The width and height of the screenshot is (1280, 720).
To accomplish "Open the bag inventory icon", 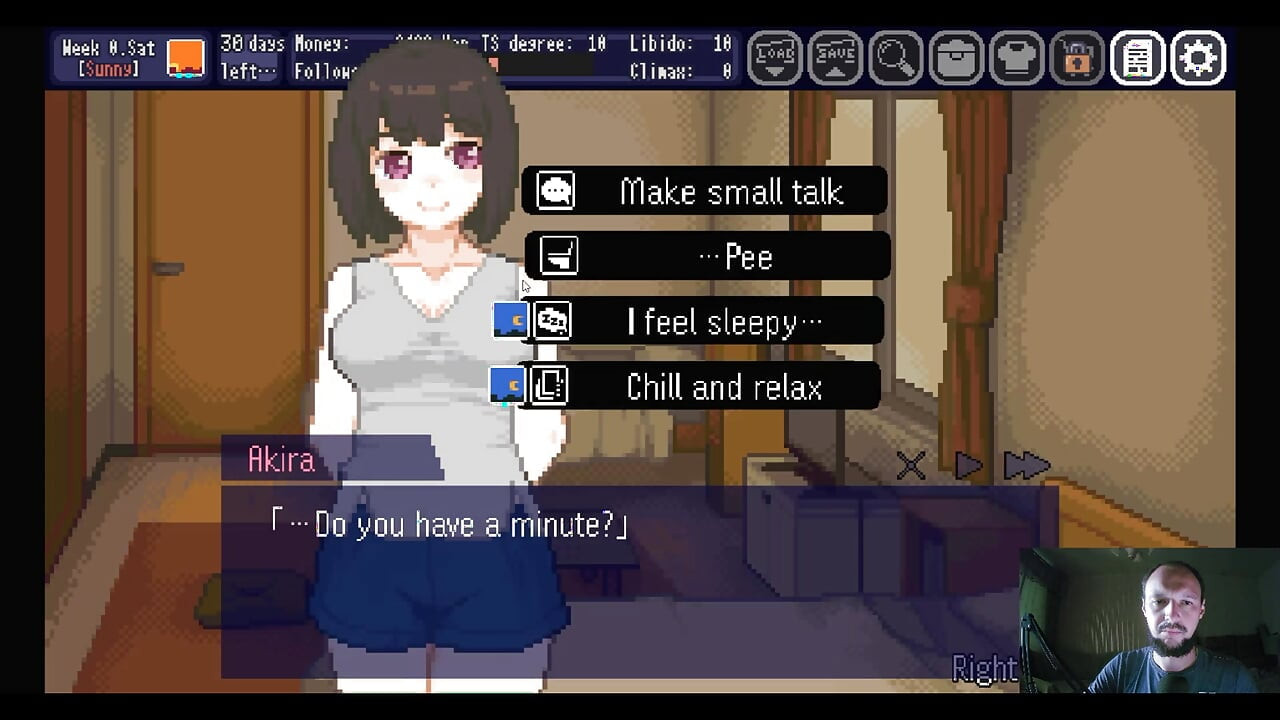I will tap(956, 58).
